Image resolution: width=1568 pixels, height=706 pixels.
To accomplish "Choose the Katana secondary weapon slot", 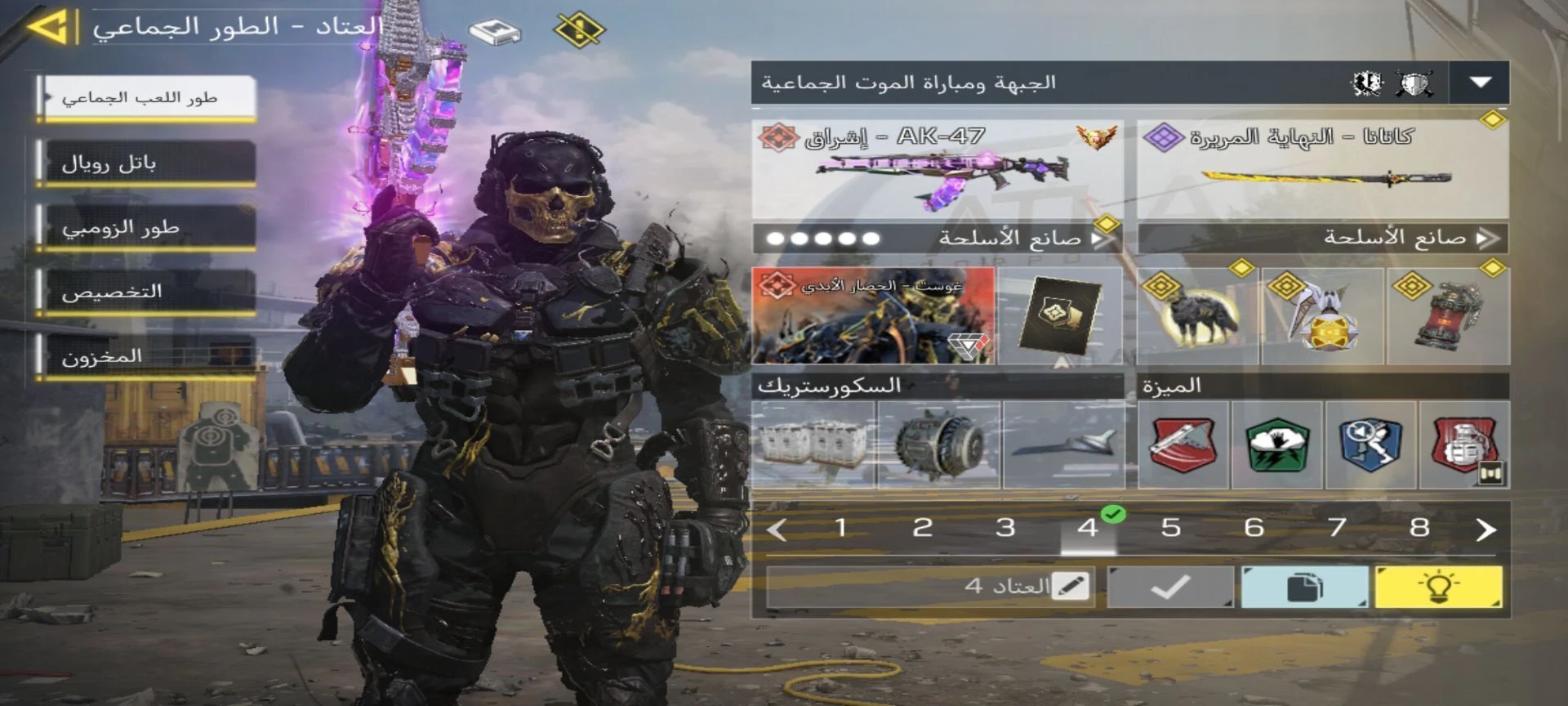I will point(1322,169).
